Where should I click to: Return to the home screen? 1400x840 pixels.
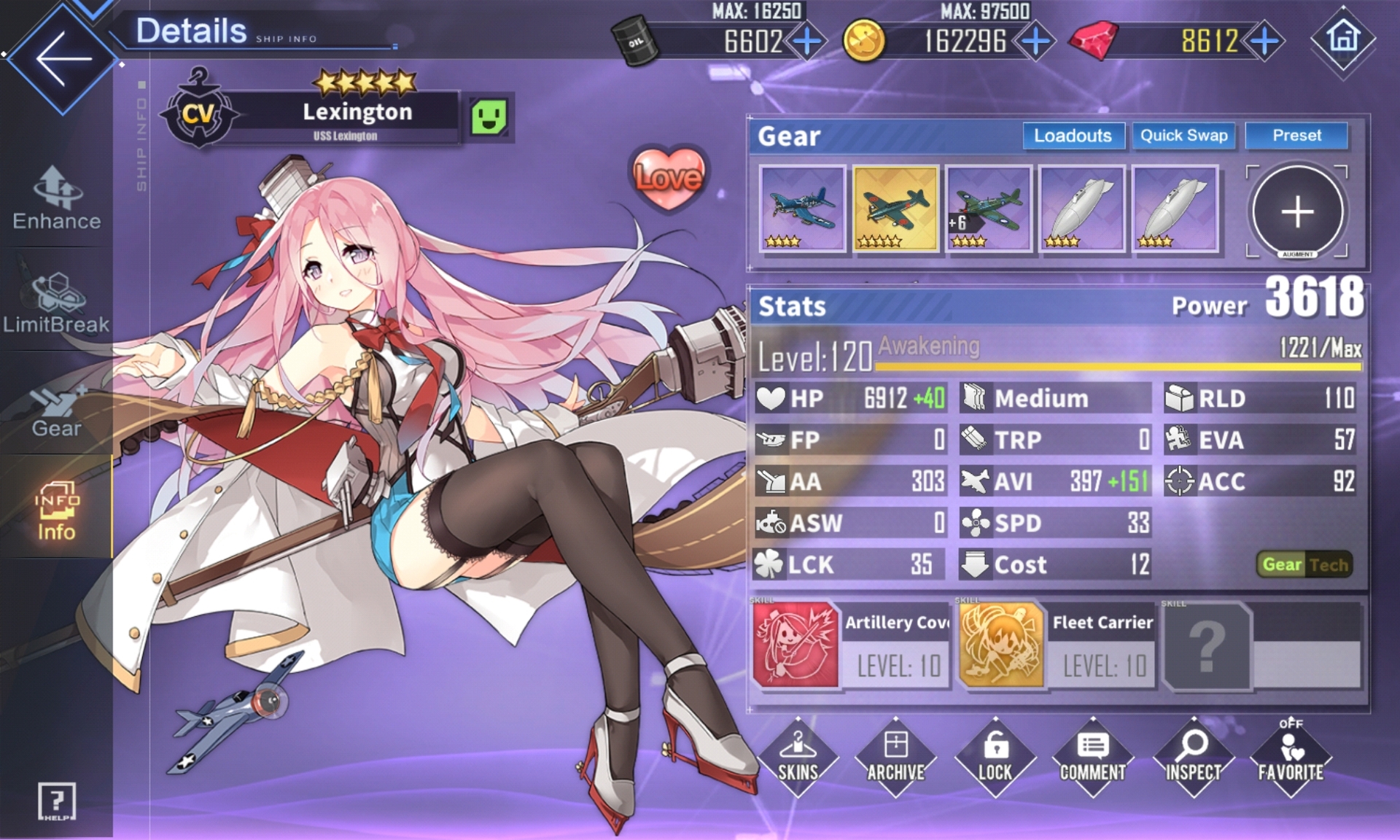(x=1342, y=38)
